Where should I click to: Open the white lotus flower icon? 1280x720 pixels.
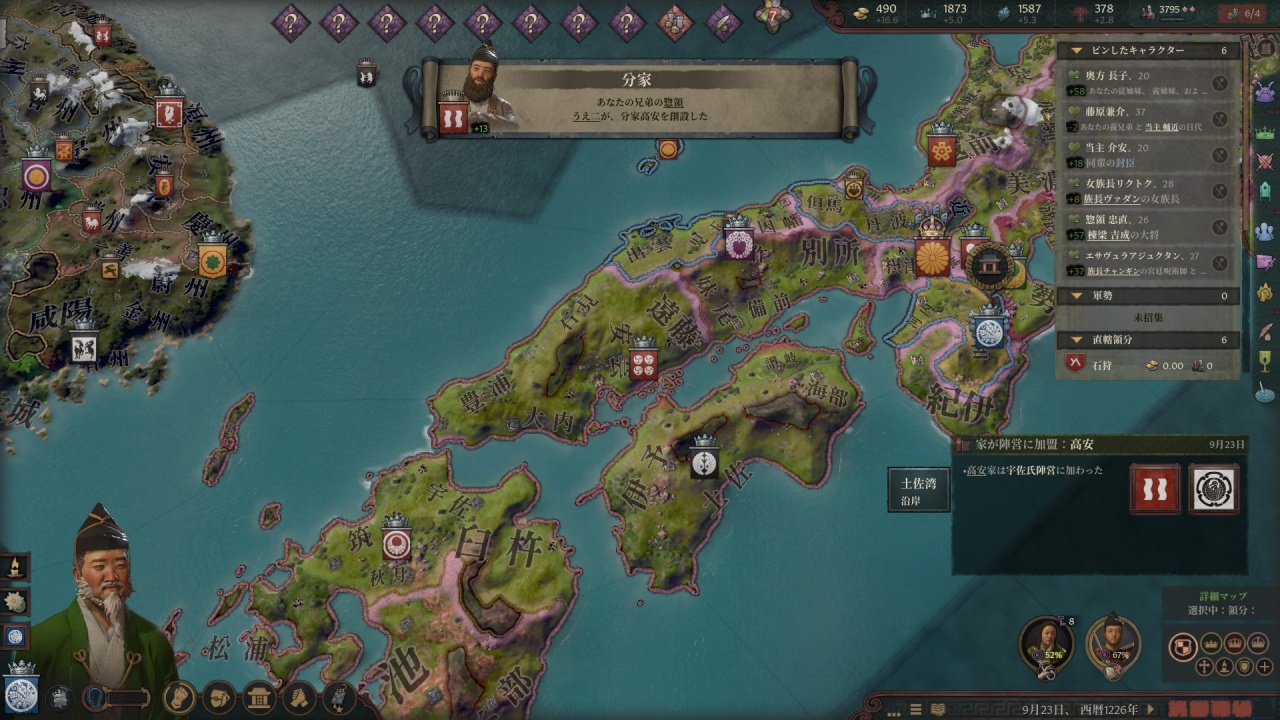15,602
